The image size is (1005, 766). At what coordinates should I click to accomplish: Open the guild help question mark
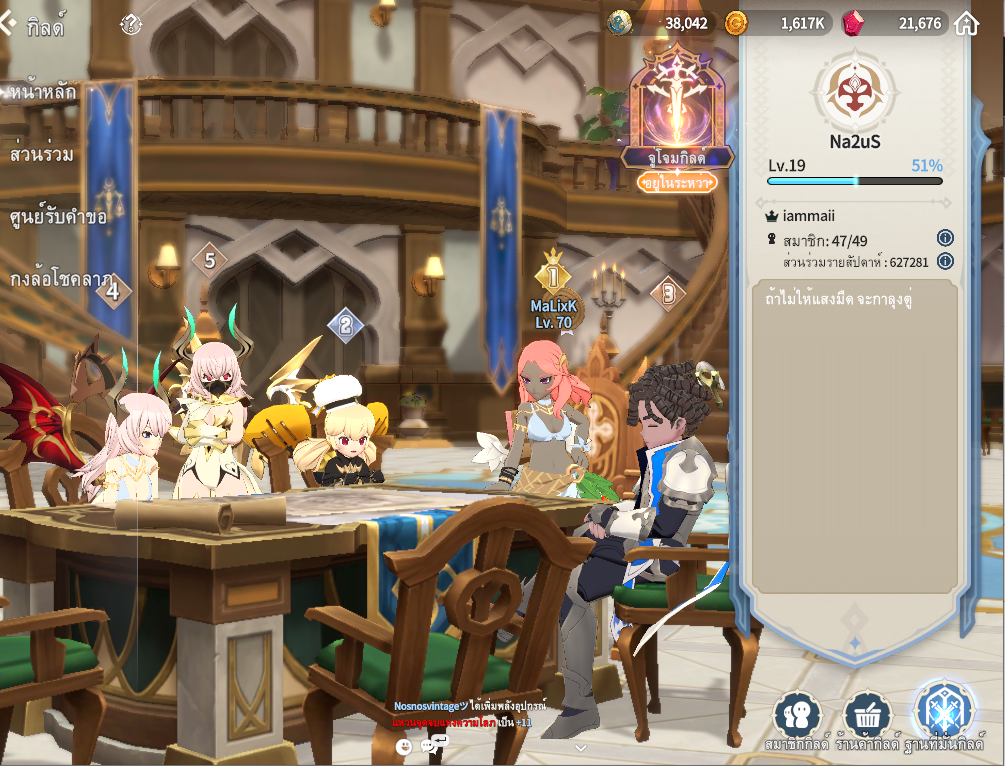[x=131, y=24]
